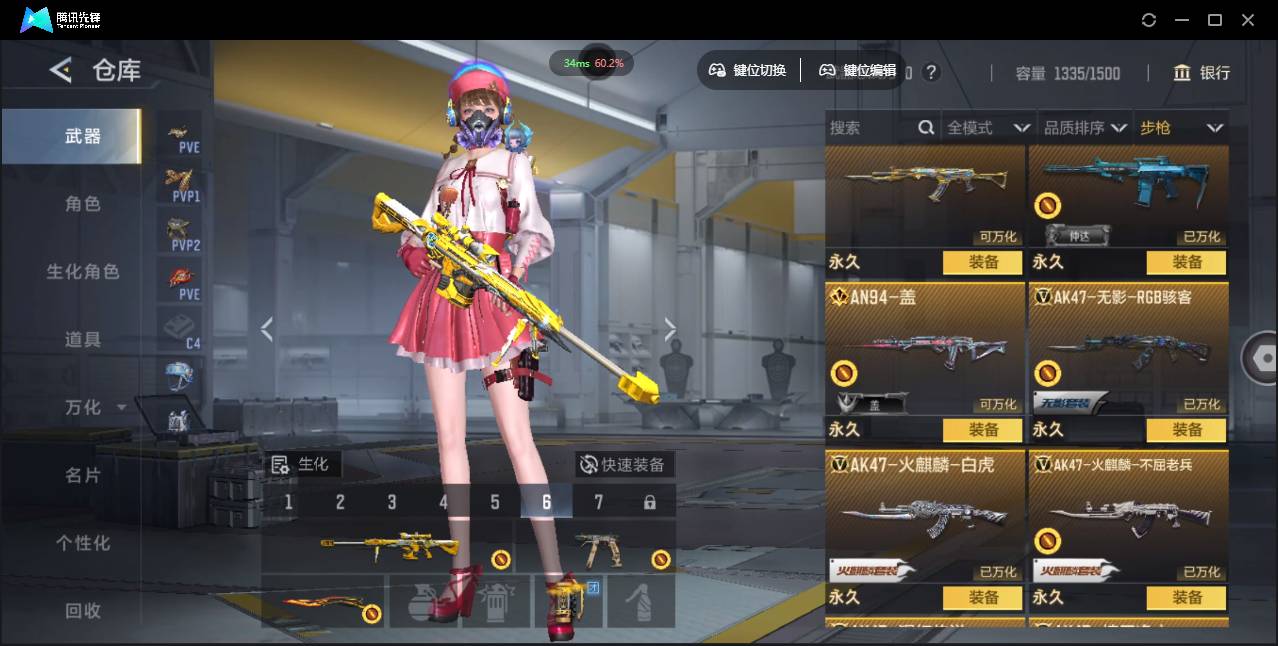Open the 银行 bank
This screenshot has height=646, width=1278.
coord(1202,73)
